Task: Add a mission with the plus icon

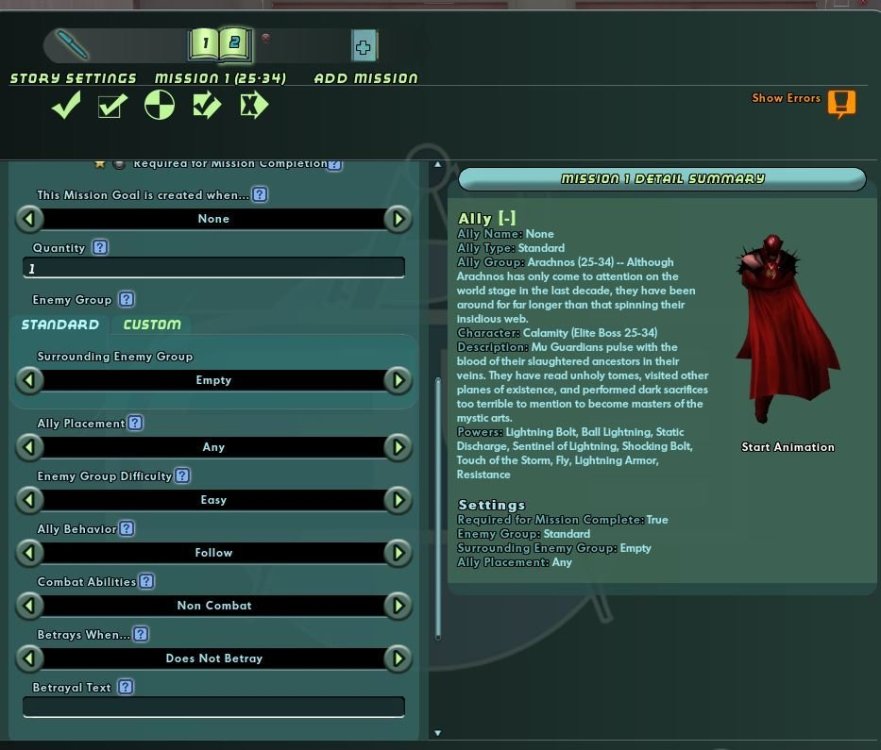Action: pos(364,46)
